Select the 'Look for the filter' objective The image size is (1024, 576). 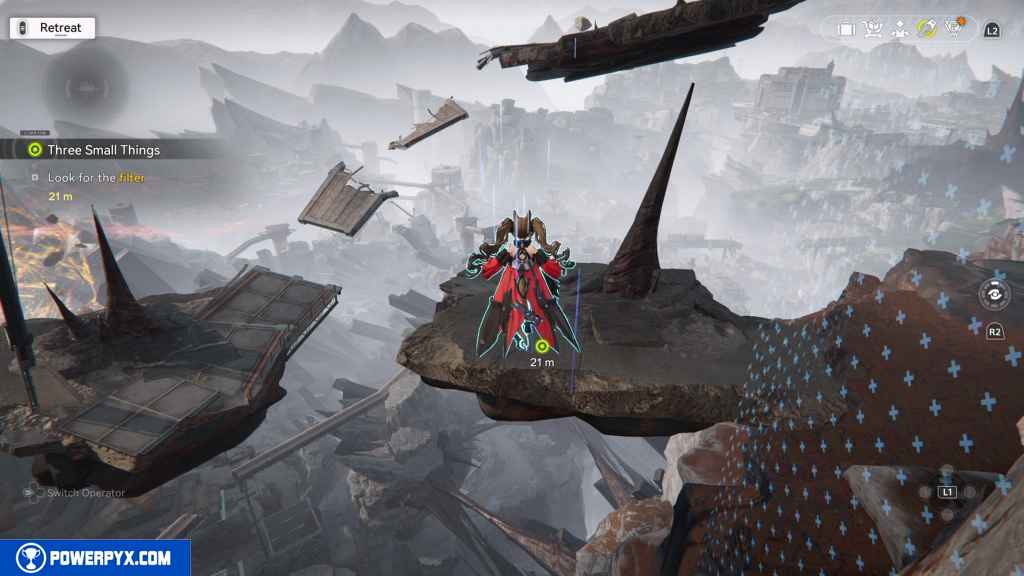(96, 178)
